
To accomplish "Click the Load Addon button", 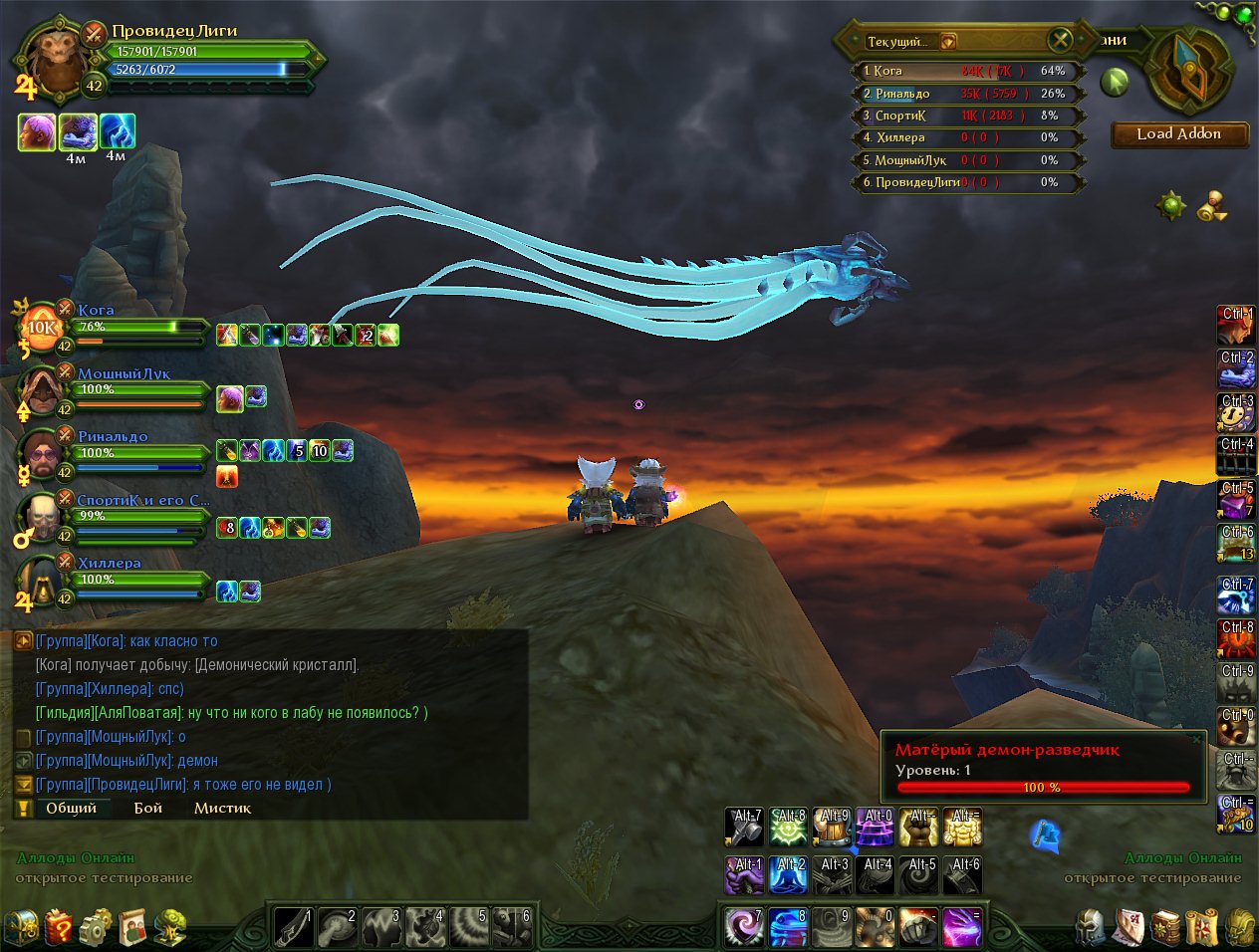I will point(1179,134).
